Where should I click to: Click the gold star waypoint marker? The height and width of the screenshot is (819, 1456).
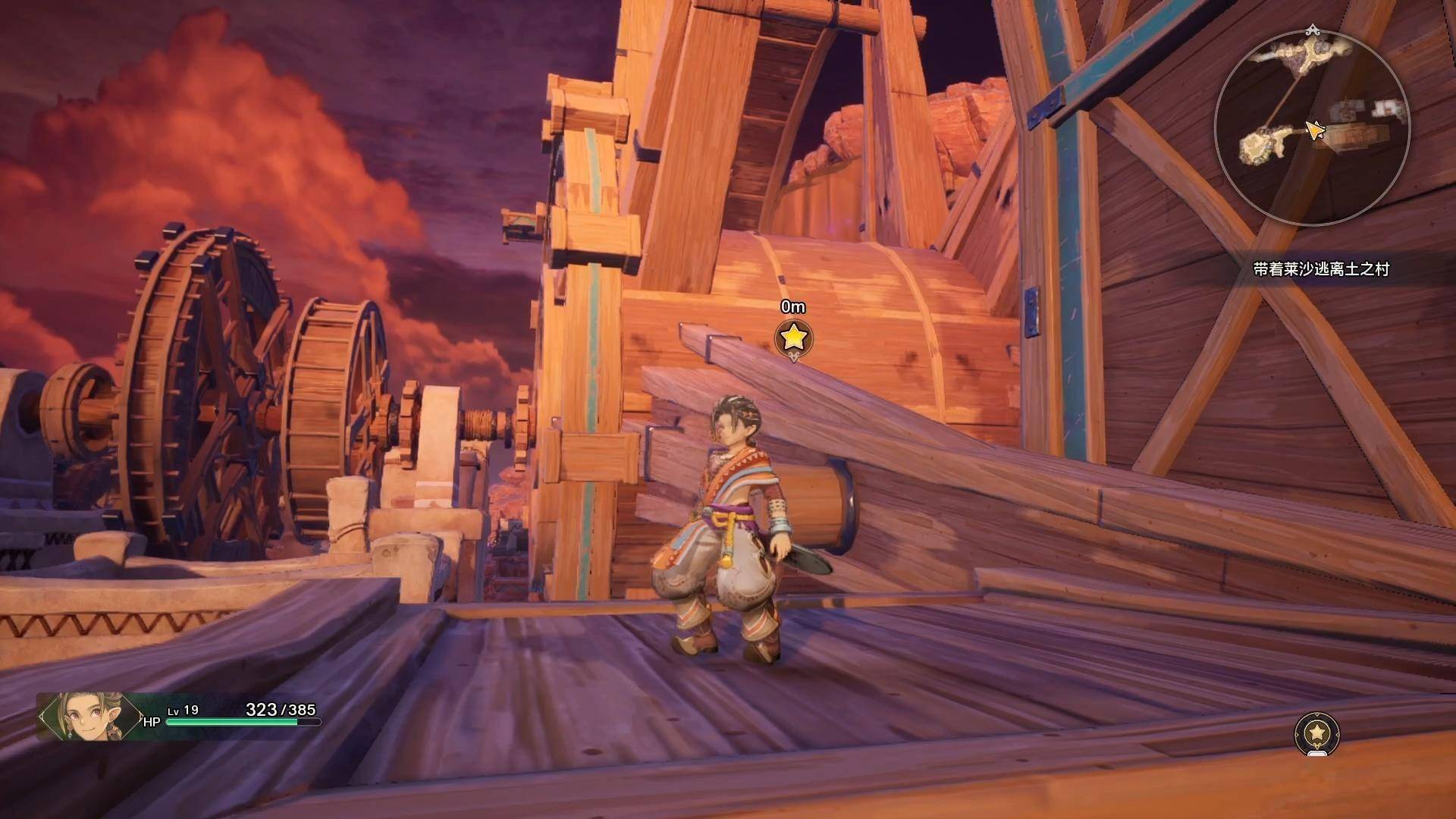pyautogui.click(x=793, y=337)
